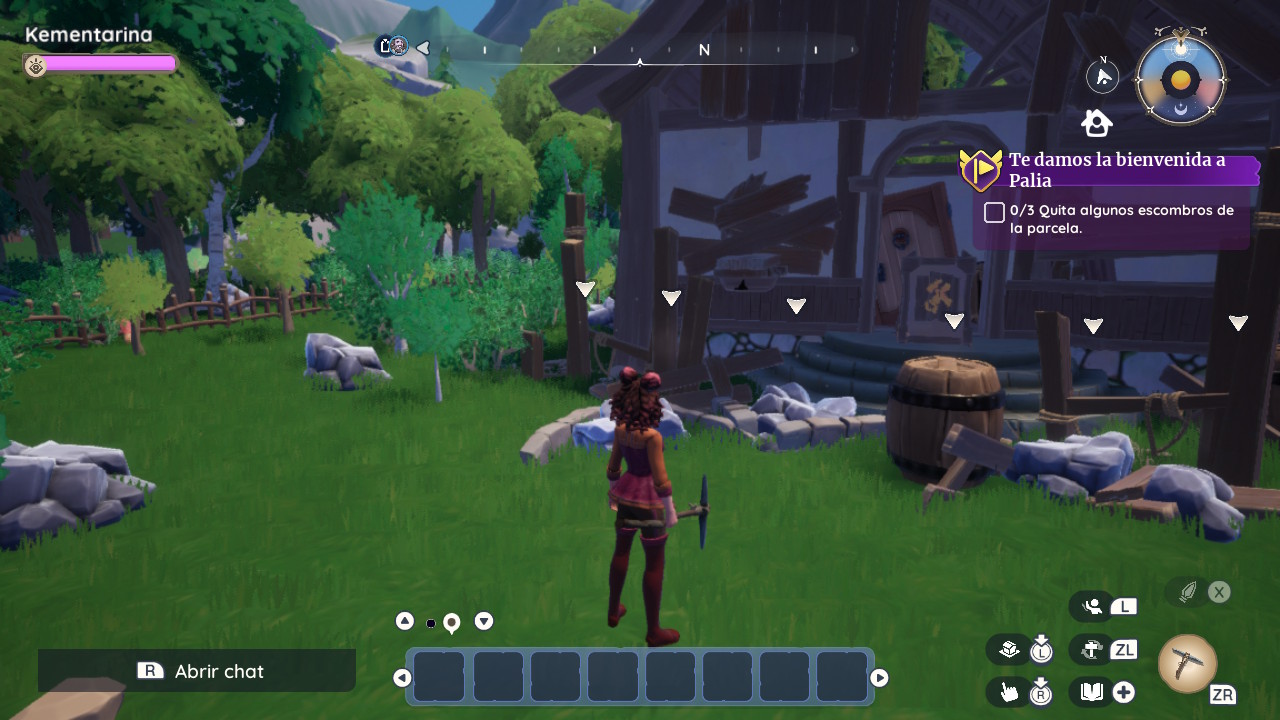Switch tools with the hammer swap icon
Image resolution: width=1280 pixels, height=720 pixels.
click(x=1092, y=649)
